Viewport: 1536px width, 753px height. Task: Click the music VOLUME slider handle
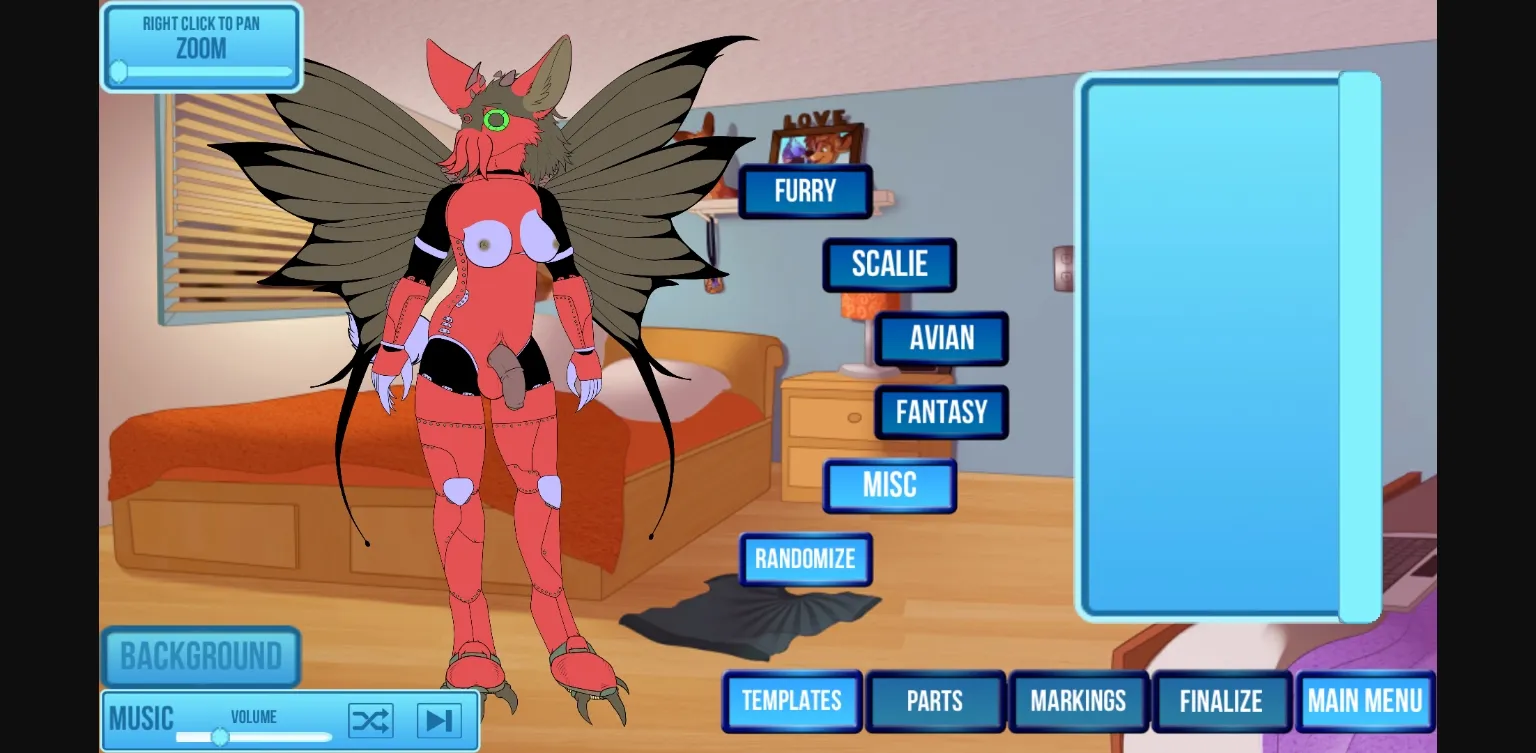click(220, 737)
